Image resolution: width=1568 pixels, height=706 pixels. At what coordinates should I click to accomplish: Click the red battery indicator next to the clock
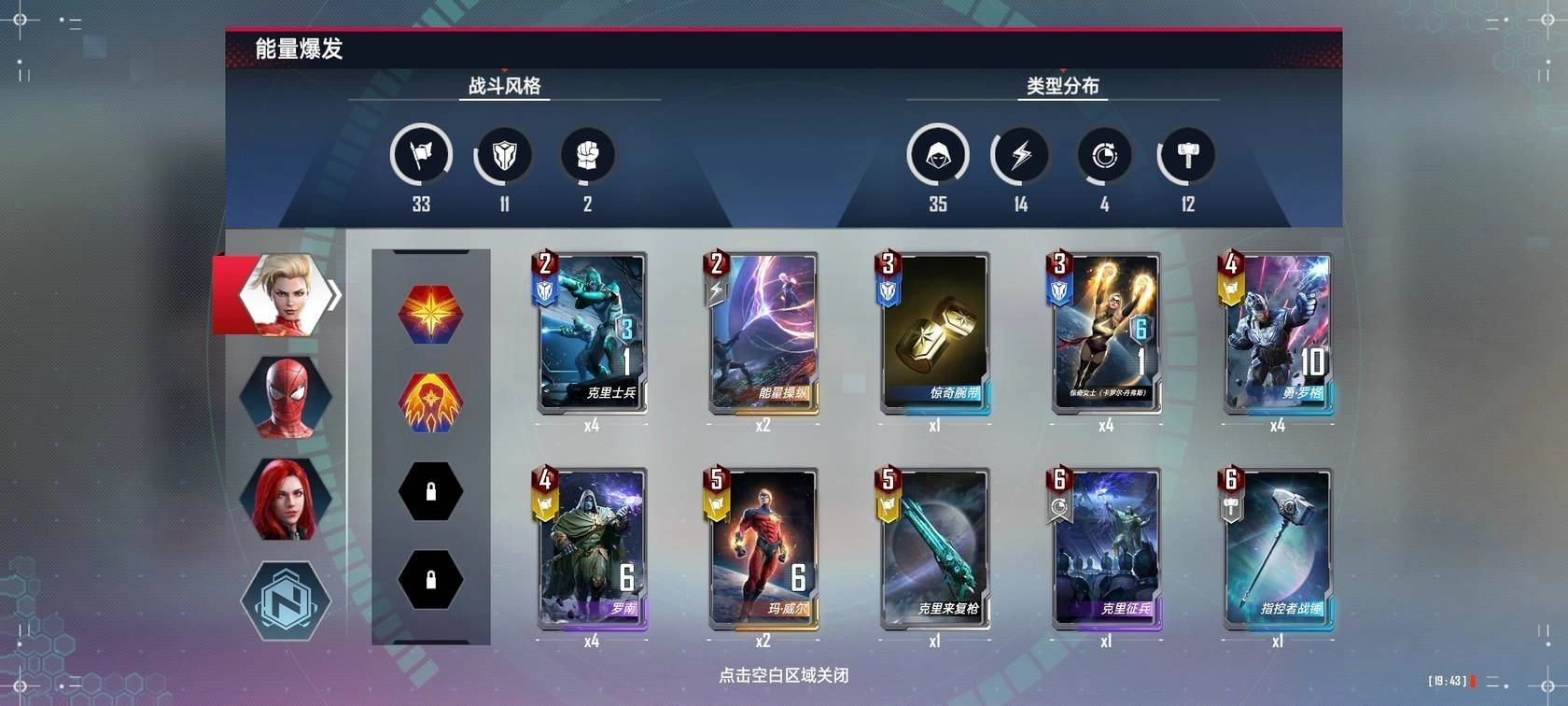(x=1473, y=683)
